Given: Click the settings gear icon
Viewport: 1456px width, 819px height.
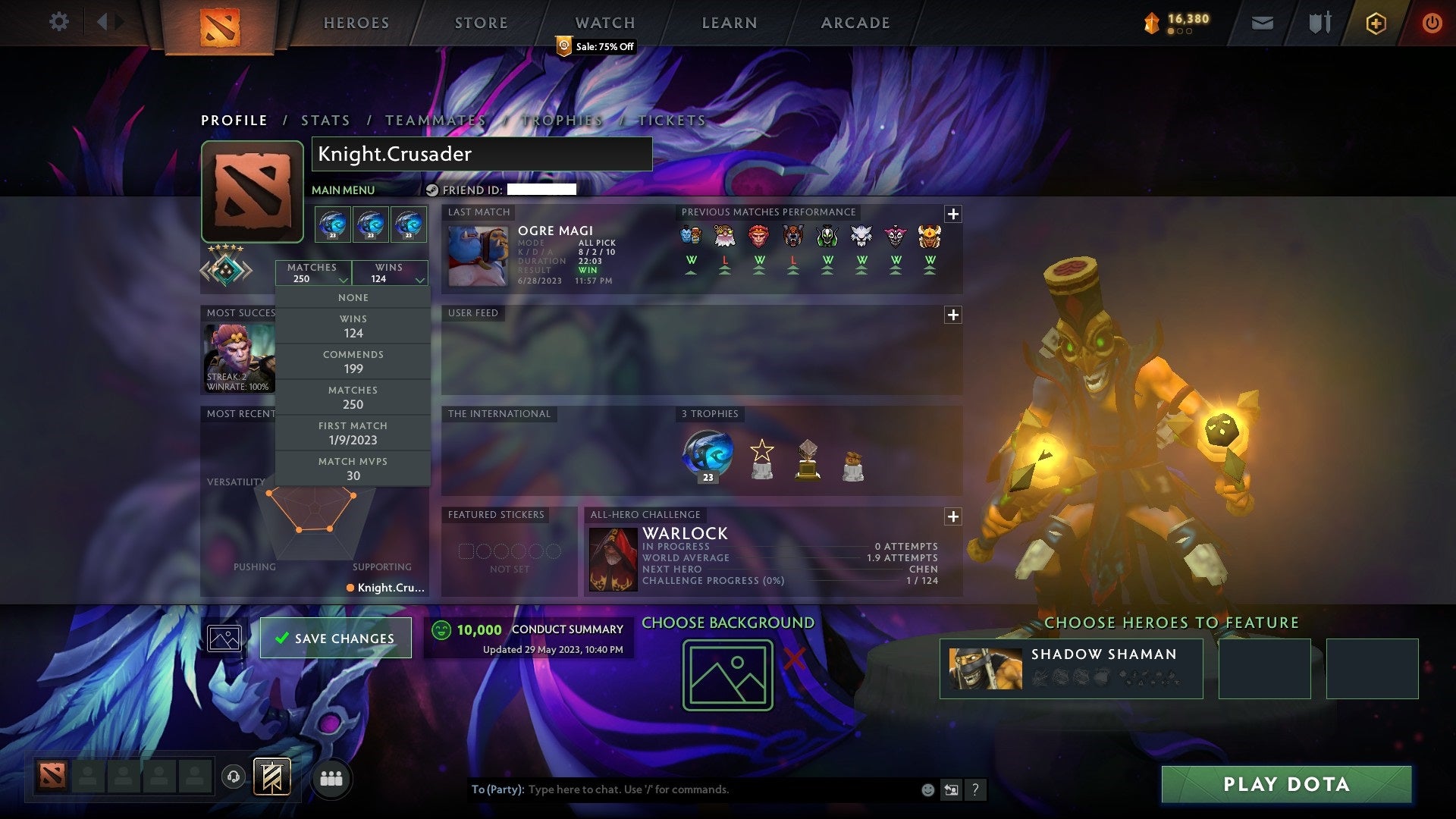Looking at the screenshot, I should [x=58, y=22].
